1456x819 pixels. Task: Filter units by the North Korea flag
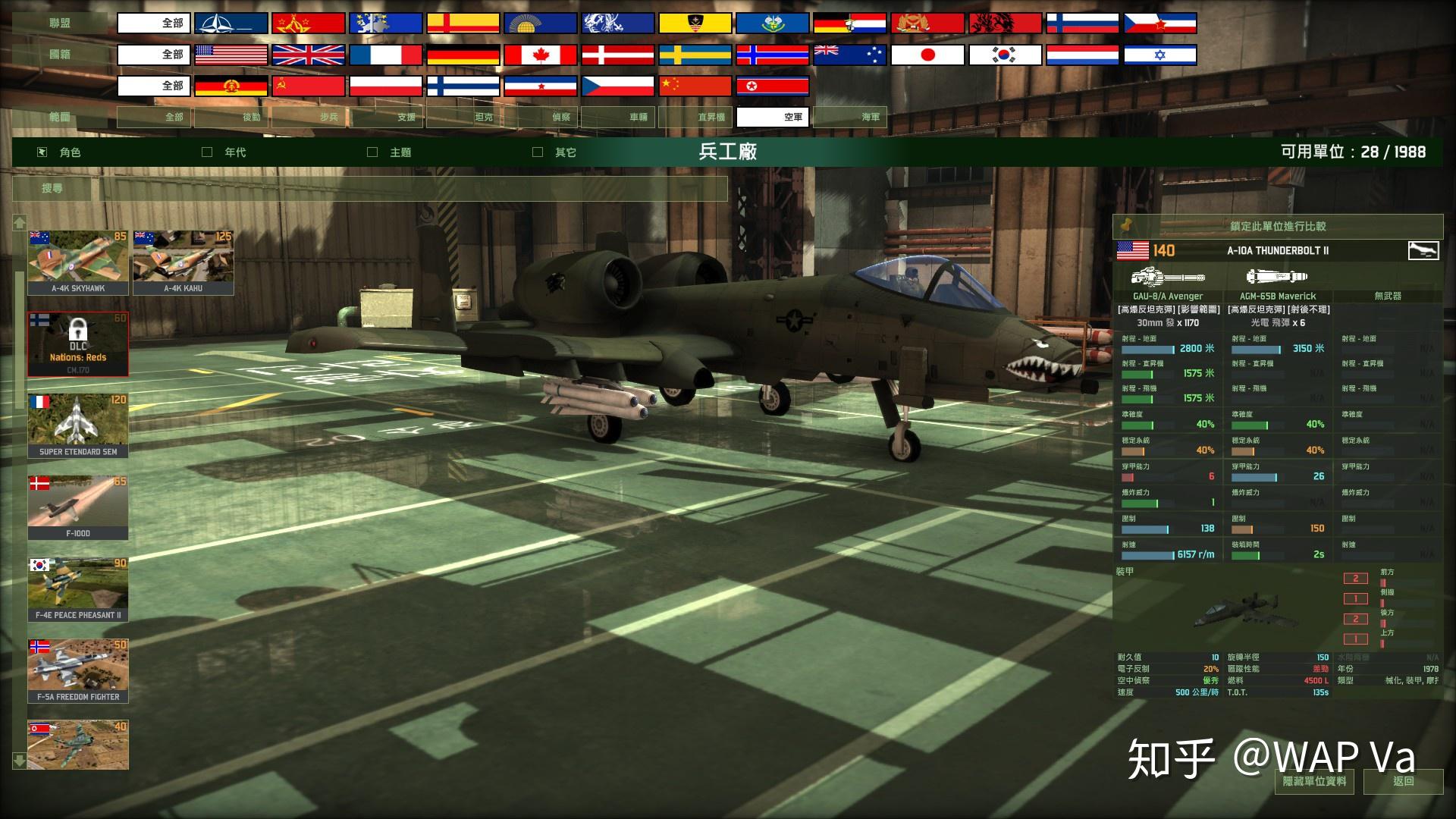point(772,86)
